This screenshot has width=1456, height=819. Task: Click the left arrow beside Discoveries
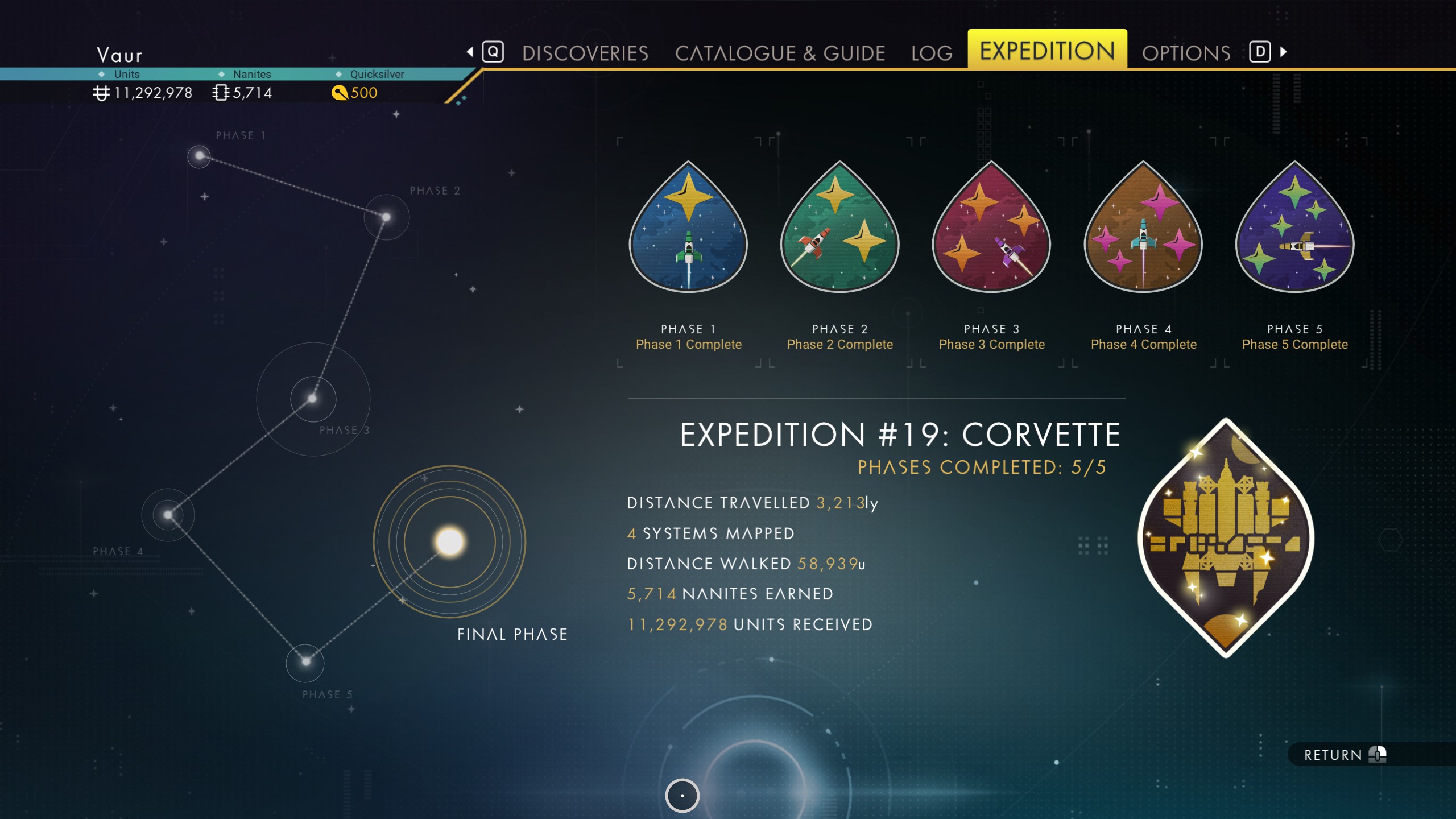click(470, 52)
